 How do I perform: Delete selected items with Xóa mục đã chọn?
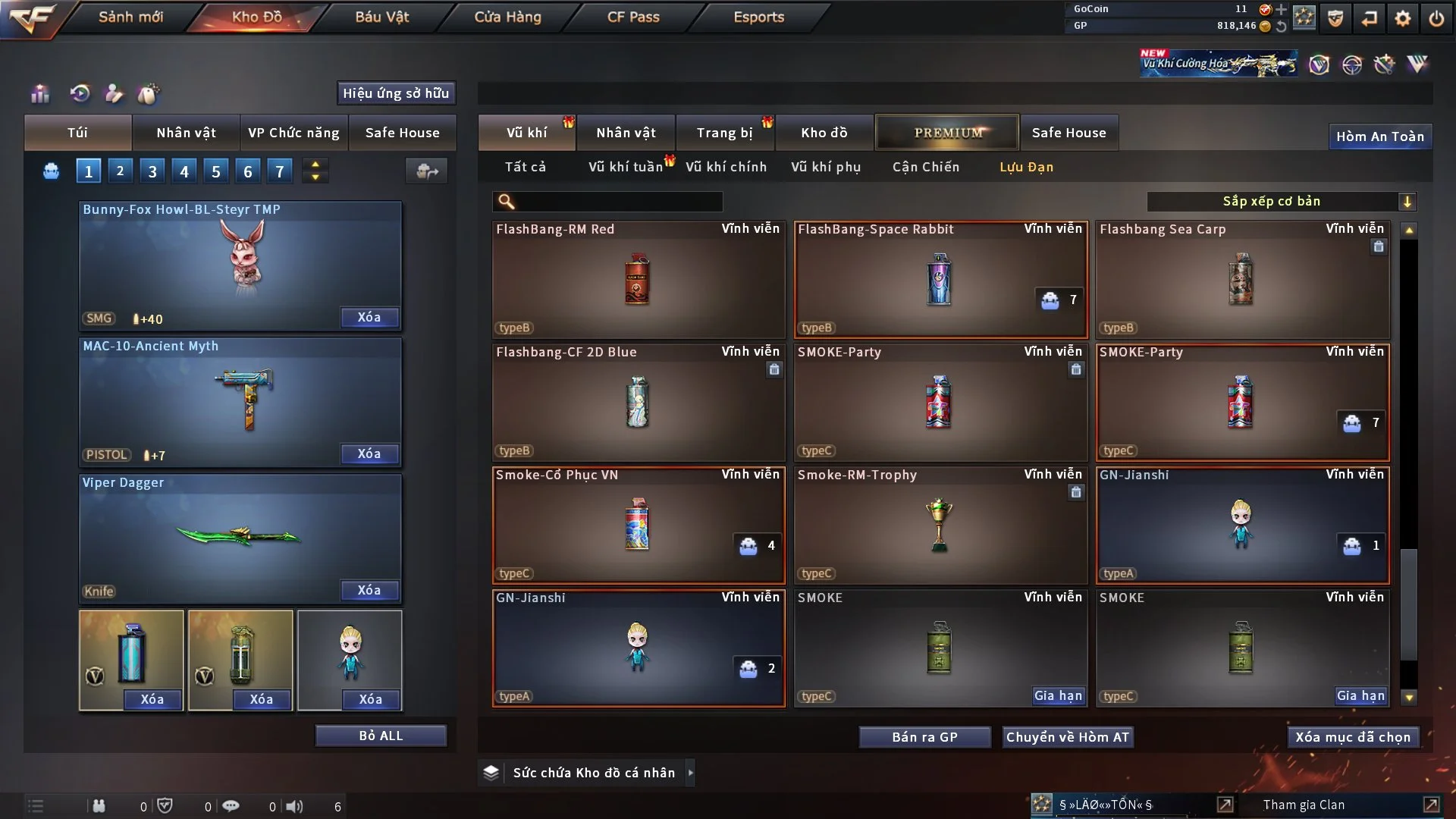(x=1353, y=737)
